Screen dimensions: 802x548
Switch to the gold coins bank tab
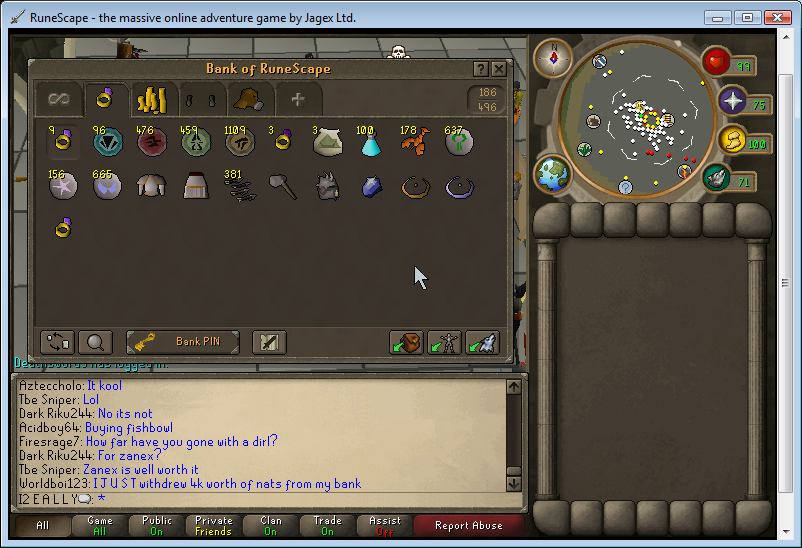151,99
